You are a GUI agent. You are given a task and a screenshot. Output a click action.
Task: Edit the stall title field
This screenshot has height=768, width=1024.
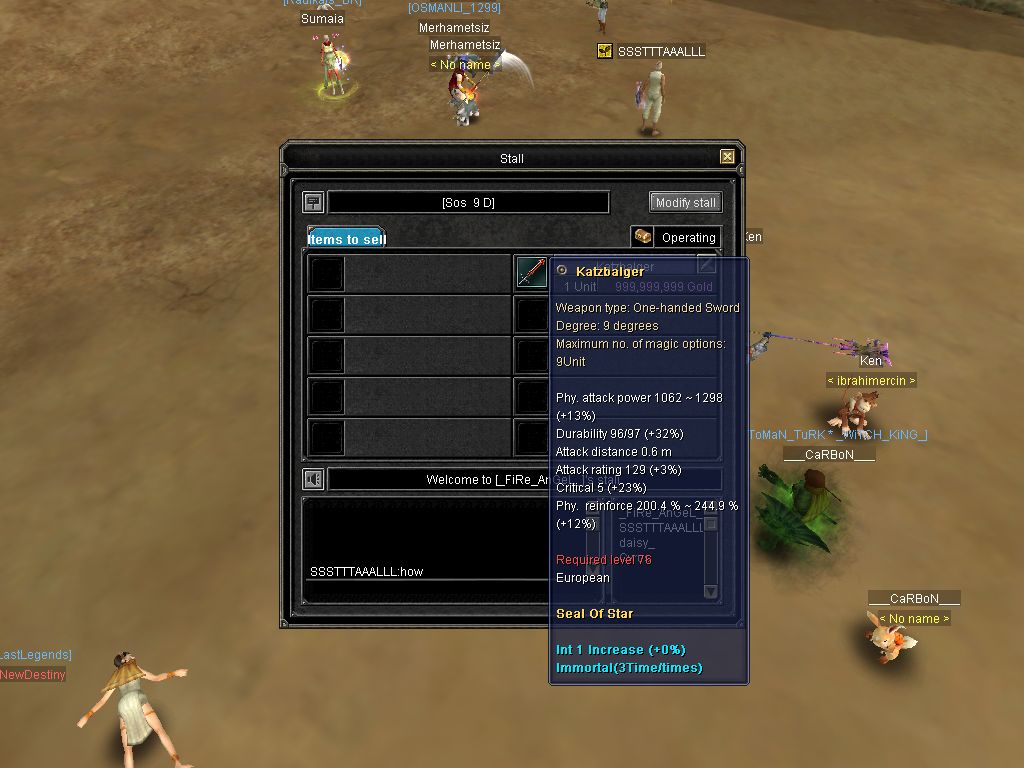pos(468,202)
